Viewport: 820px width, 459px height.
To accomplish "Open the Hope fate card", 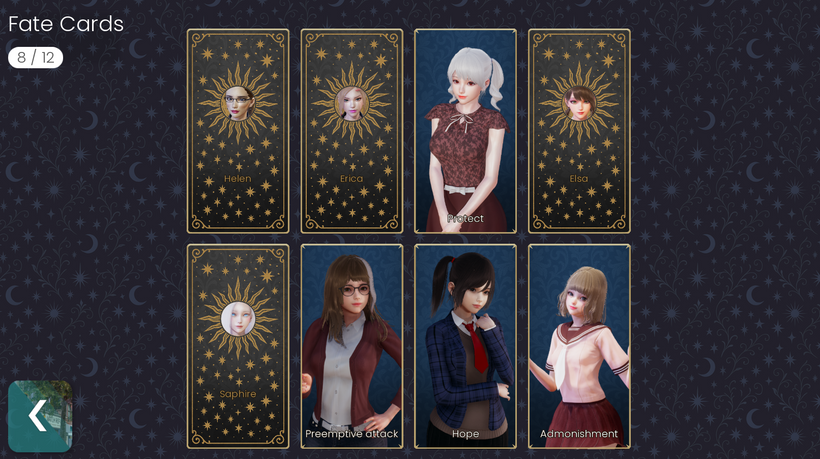I will (466, 346).
